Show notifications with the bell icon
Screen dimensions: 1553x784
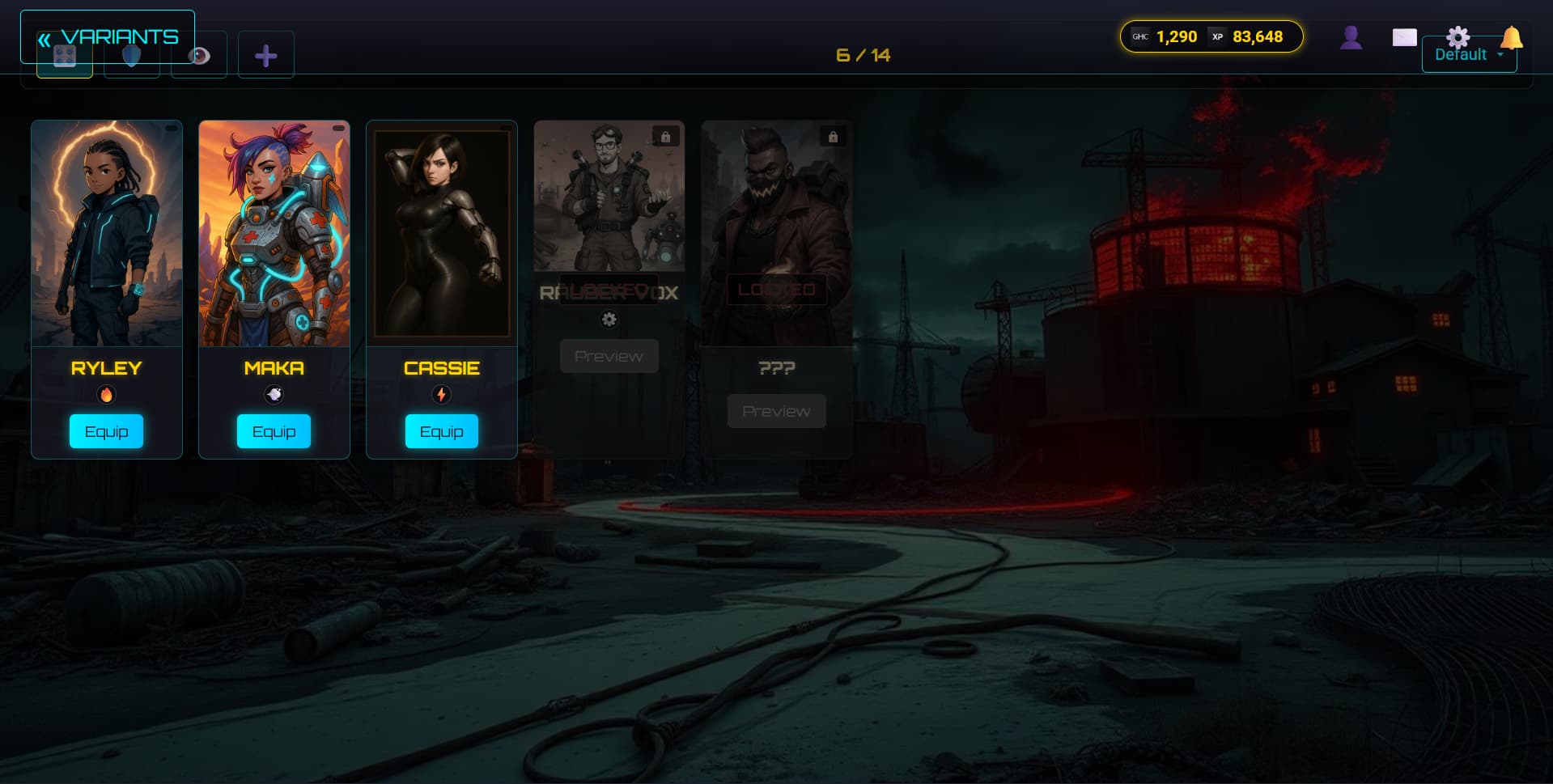tap(1511, 37)
